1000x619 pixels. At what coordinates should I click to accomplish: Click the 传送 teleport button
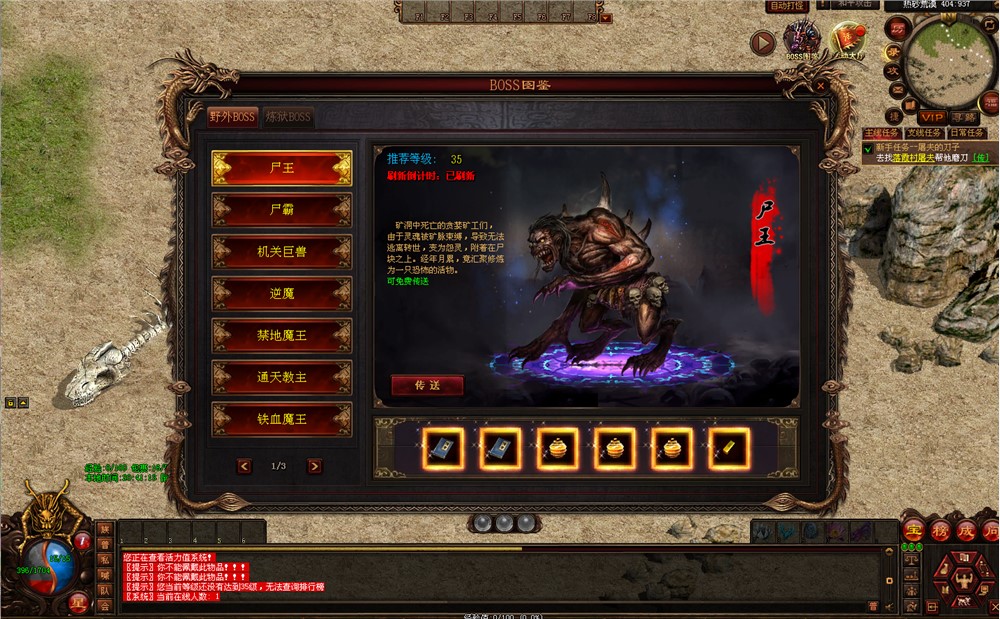pyautogui.click(x=427, y=385)
